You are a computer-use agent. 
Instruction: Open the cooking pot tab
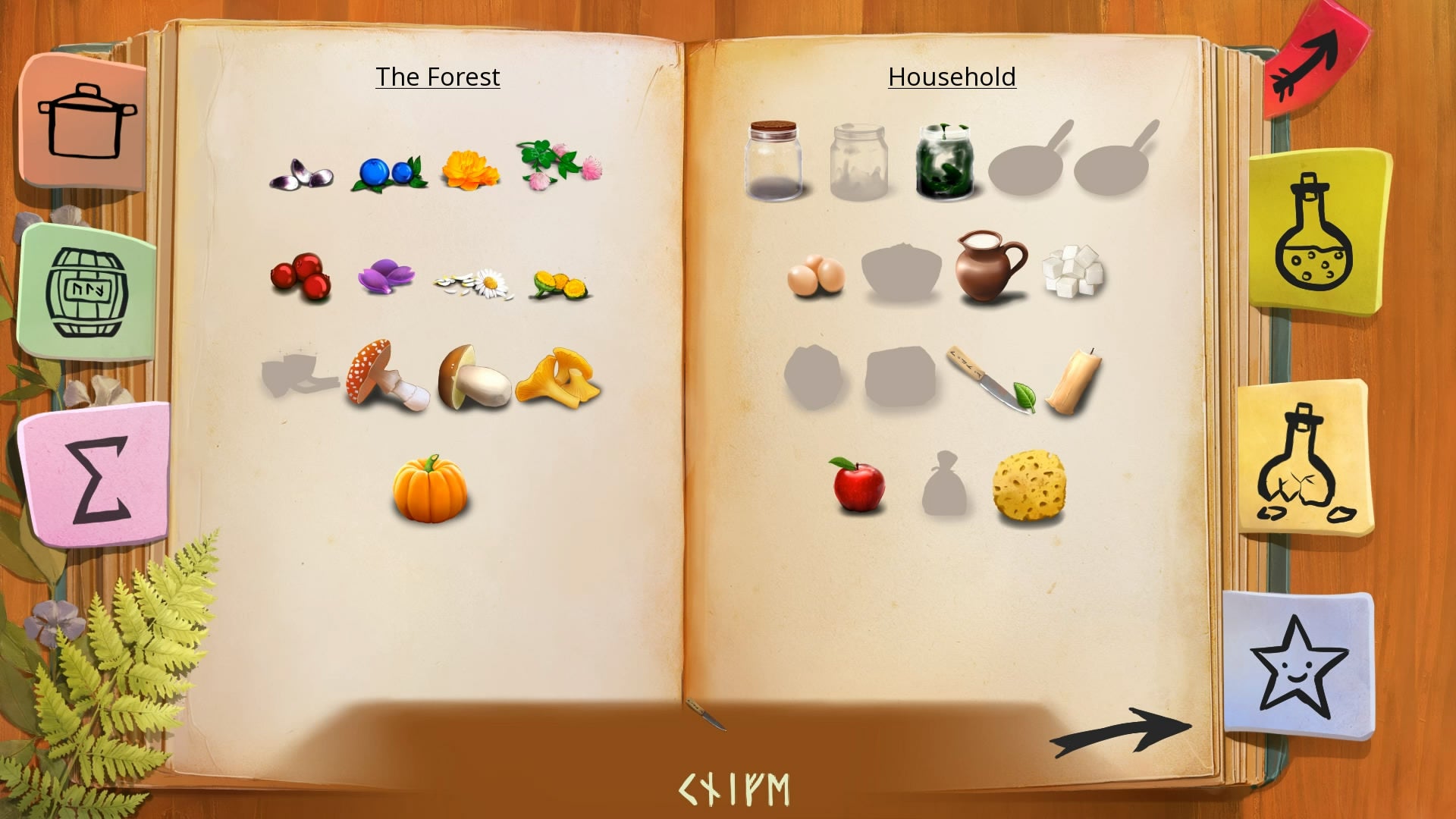(85, 121)
